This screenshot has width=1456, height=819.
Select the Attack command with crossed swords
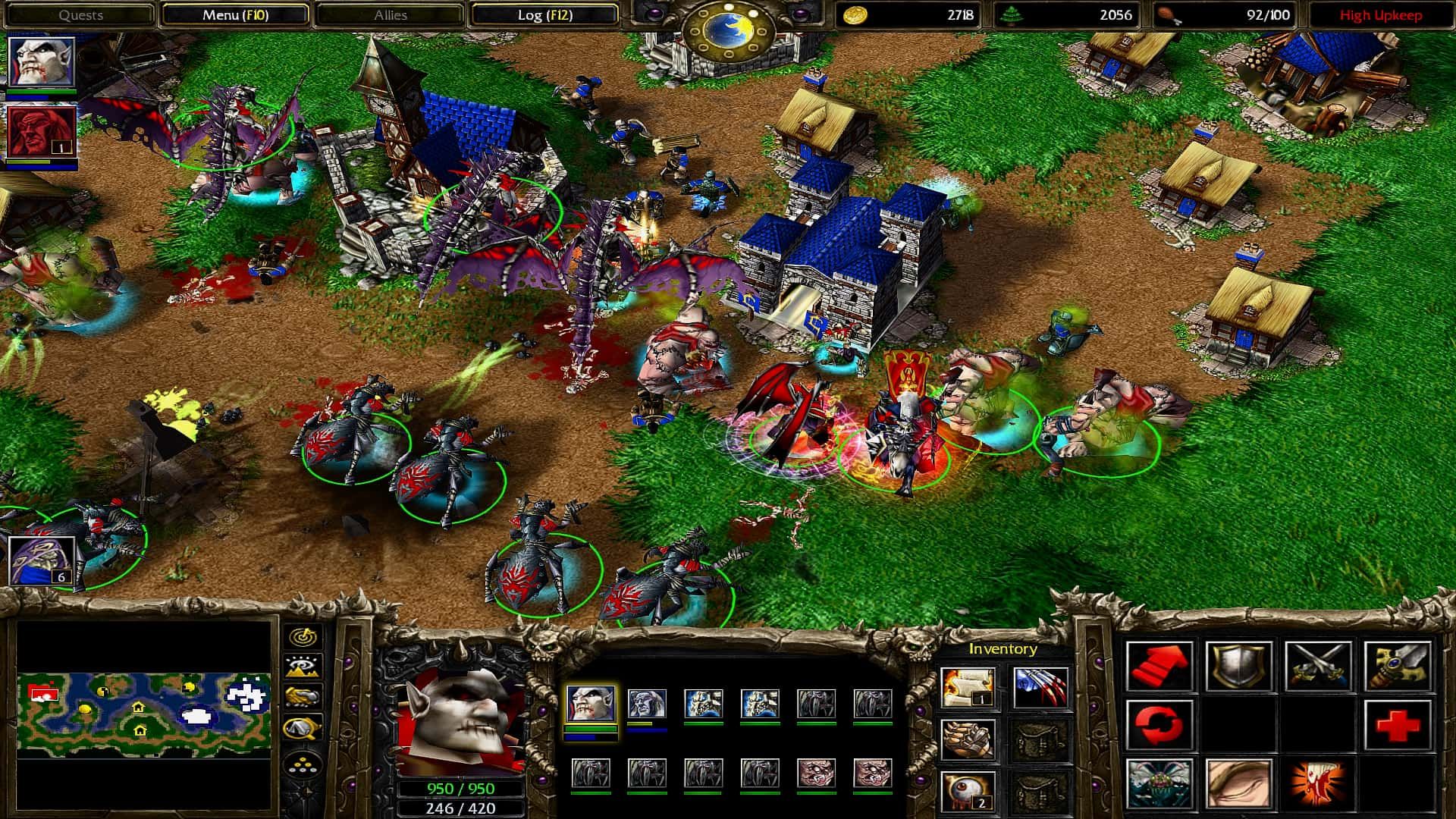click(x=1319, y=666)
